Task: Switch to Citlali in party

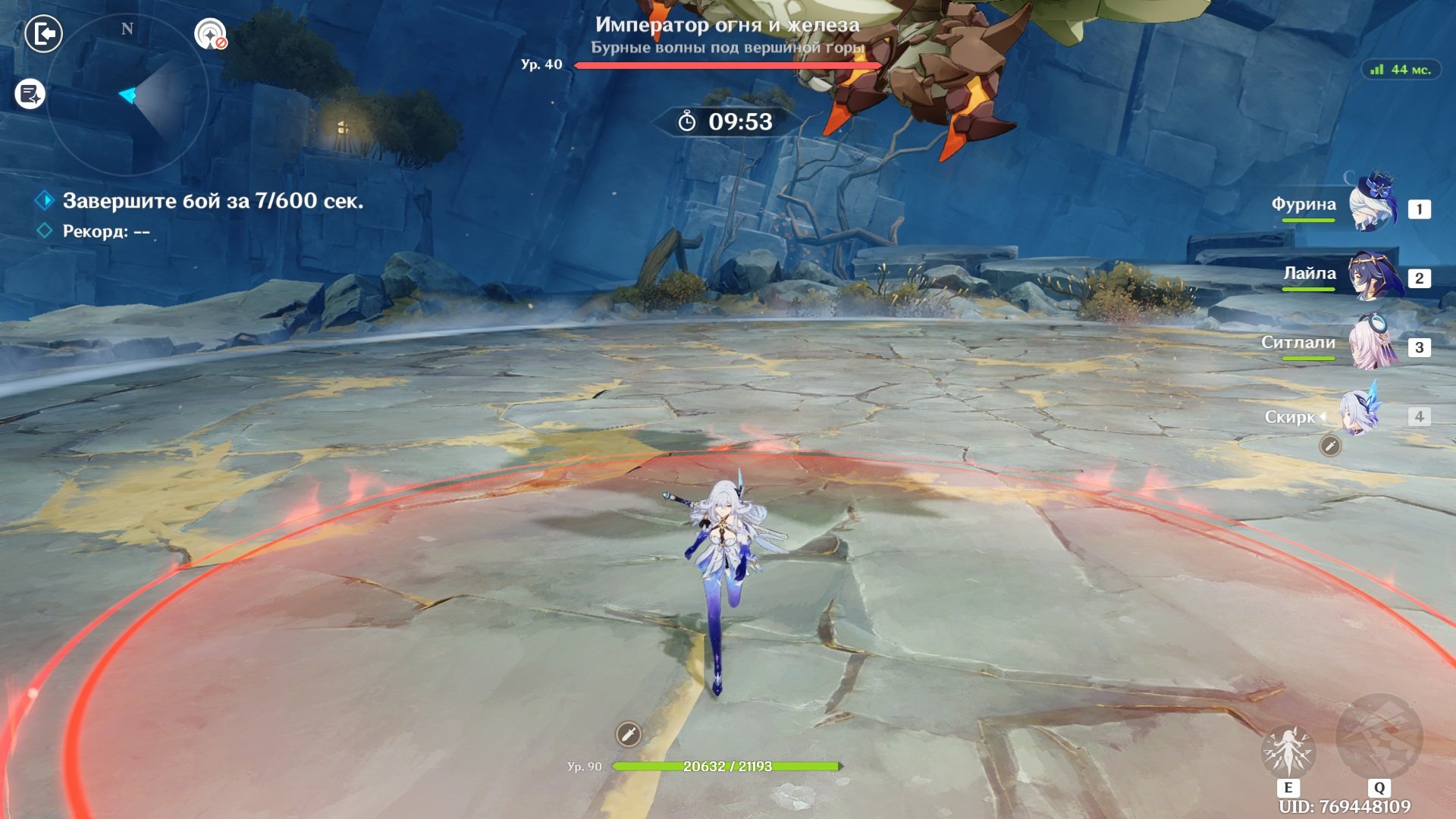Action: pyautogui.click(x=1373, y=345)
